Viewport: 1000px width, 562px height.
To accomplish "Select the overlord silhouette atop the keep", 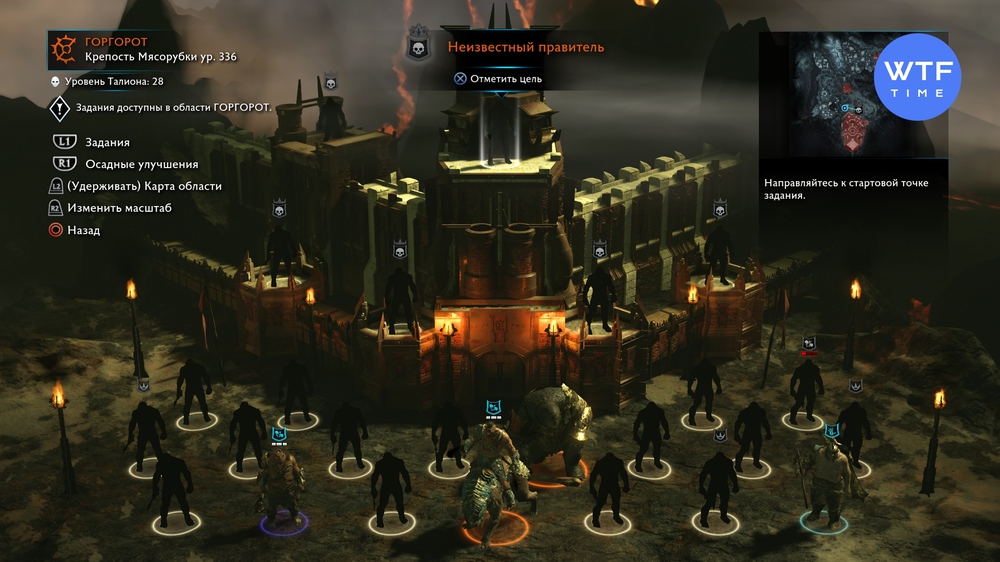I will point(499,130).
